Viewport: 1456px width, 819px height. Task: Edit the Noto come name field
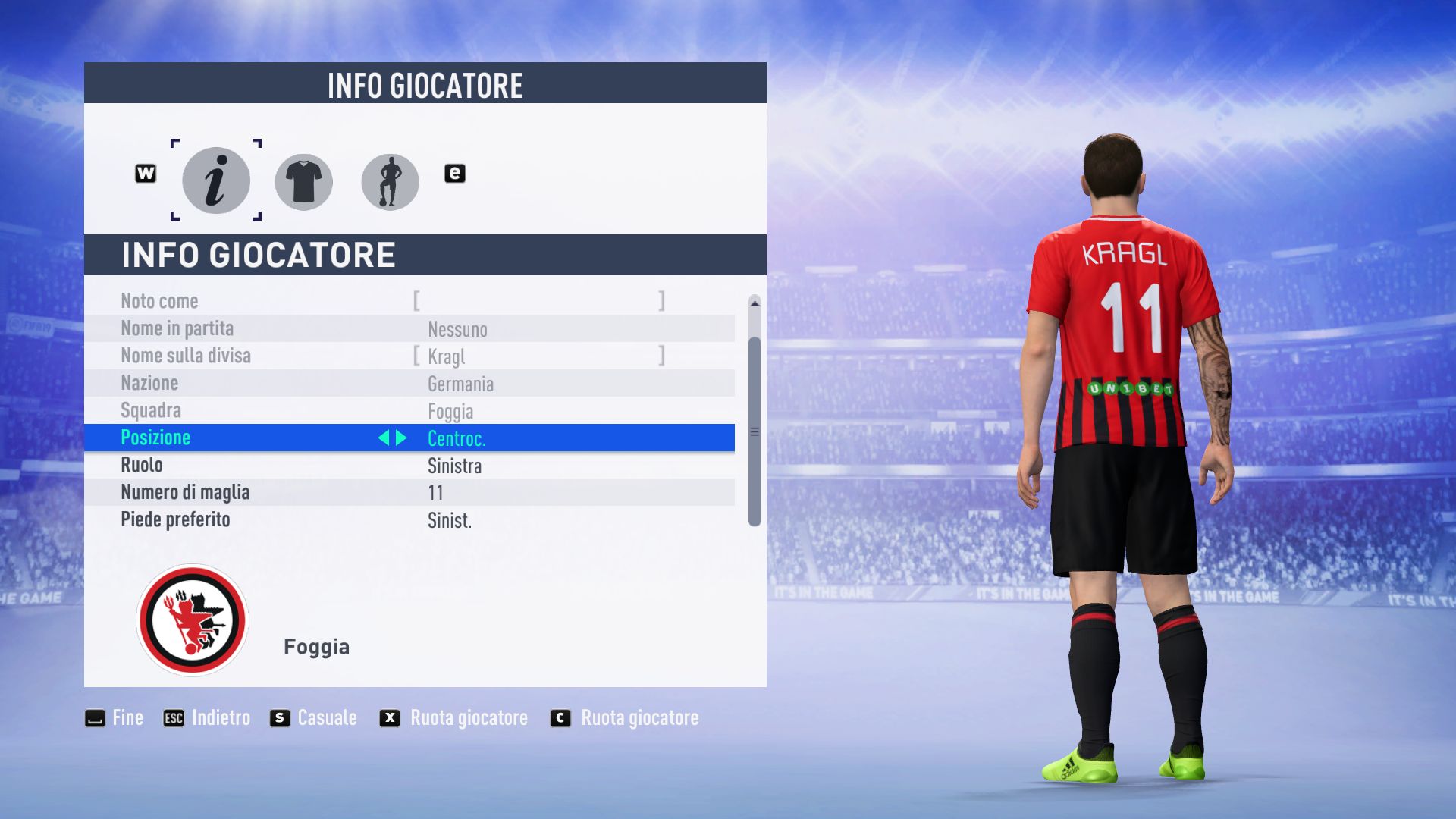coord(538,301)
